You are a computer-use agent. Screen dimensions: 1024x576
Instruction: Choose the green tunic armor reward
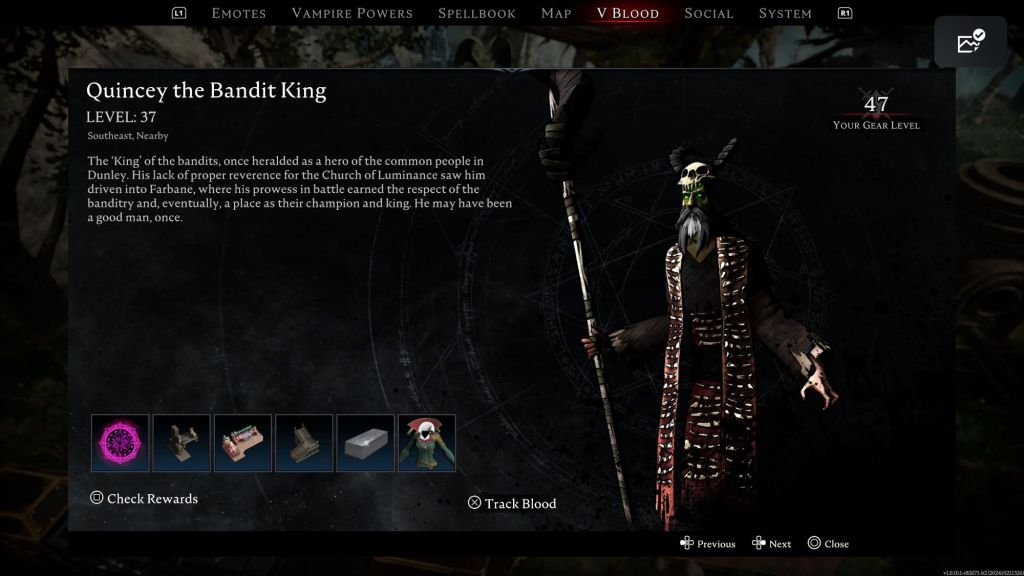[x=427, y=443]
